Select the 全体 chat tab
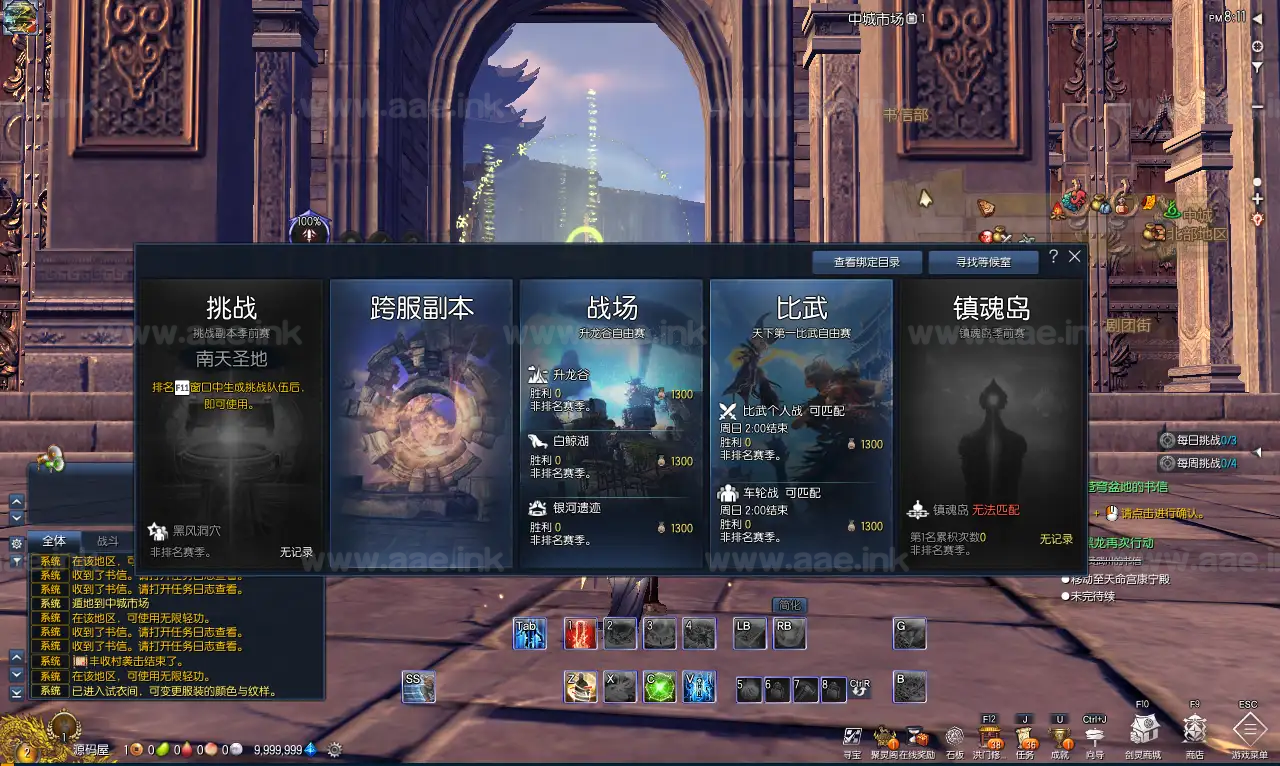Image resolution: width=1280 pixels, height=766 pixels. (56, 541)
